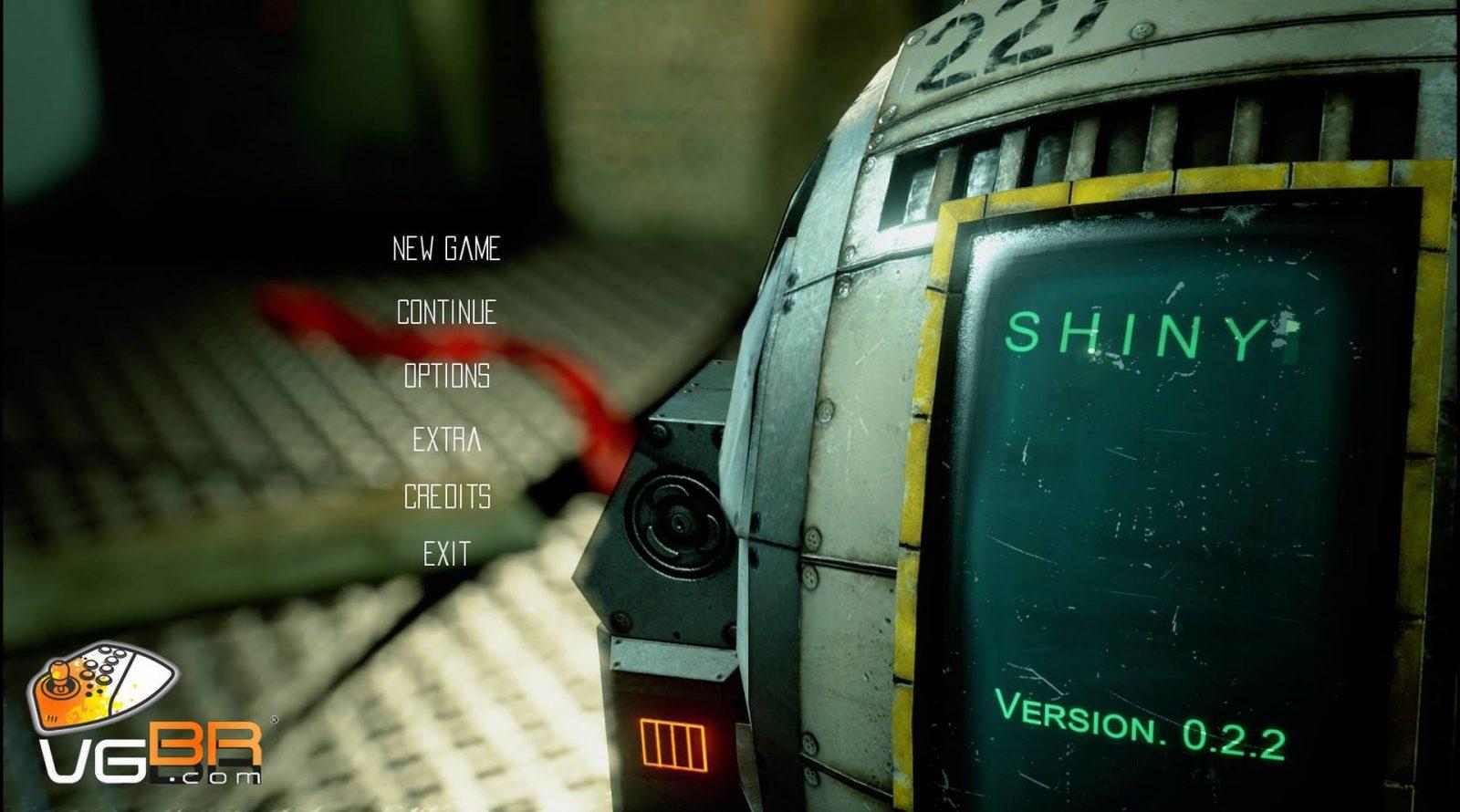
Task: Start a New Game
Action: click(446, 249)
